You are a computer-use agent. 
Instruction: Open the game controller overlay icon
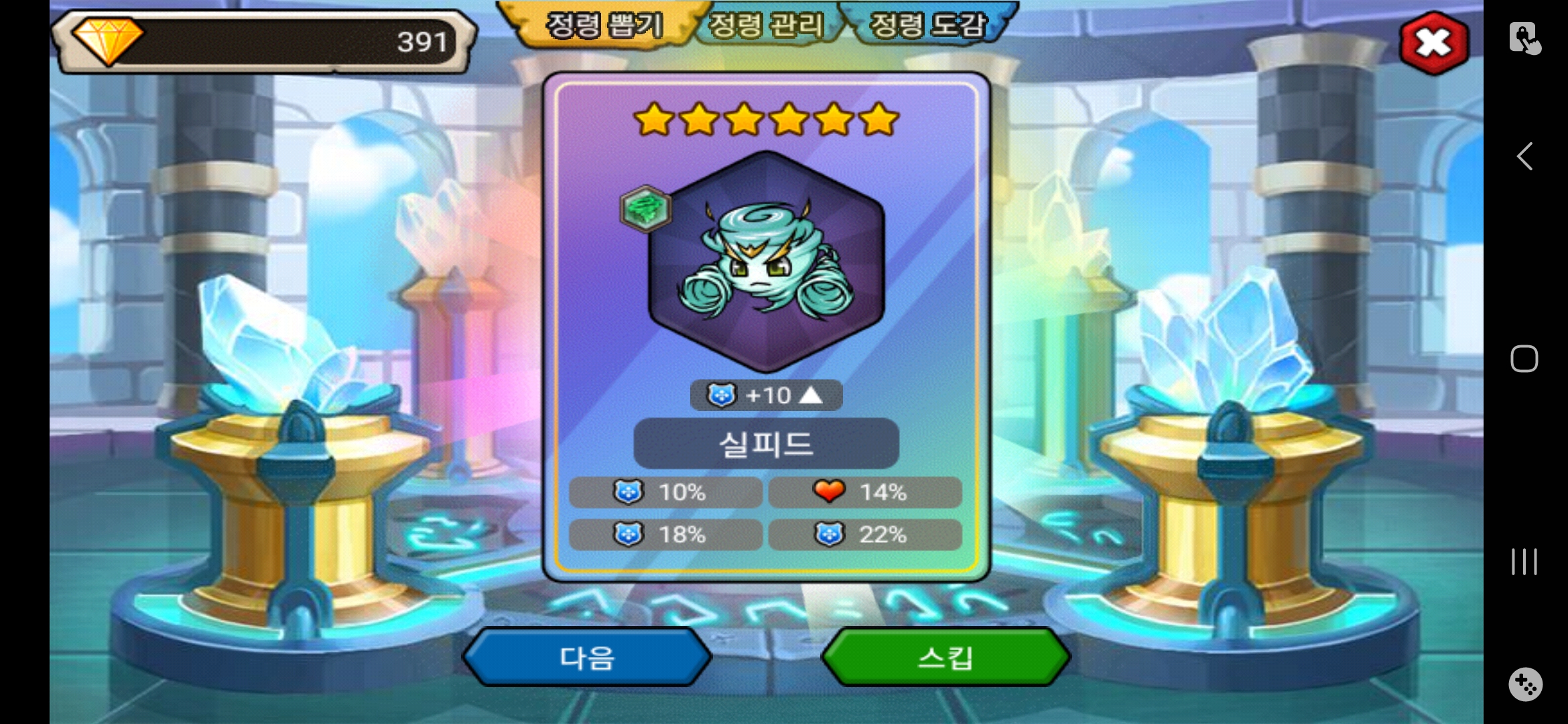click(1525, 684)
